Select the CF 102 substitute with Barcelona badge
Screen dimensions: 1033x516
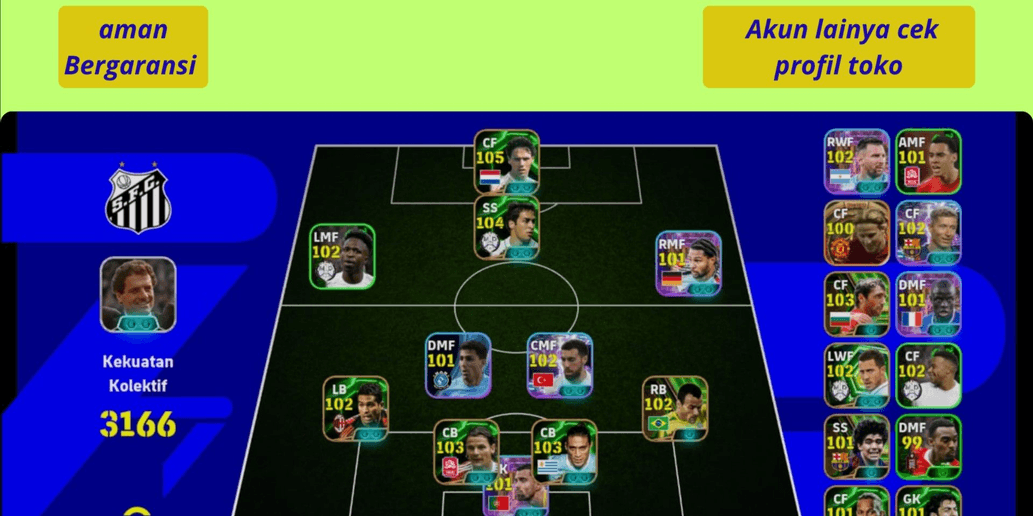click(928, 233)
